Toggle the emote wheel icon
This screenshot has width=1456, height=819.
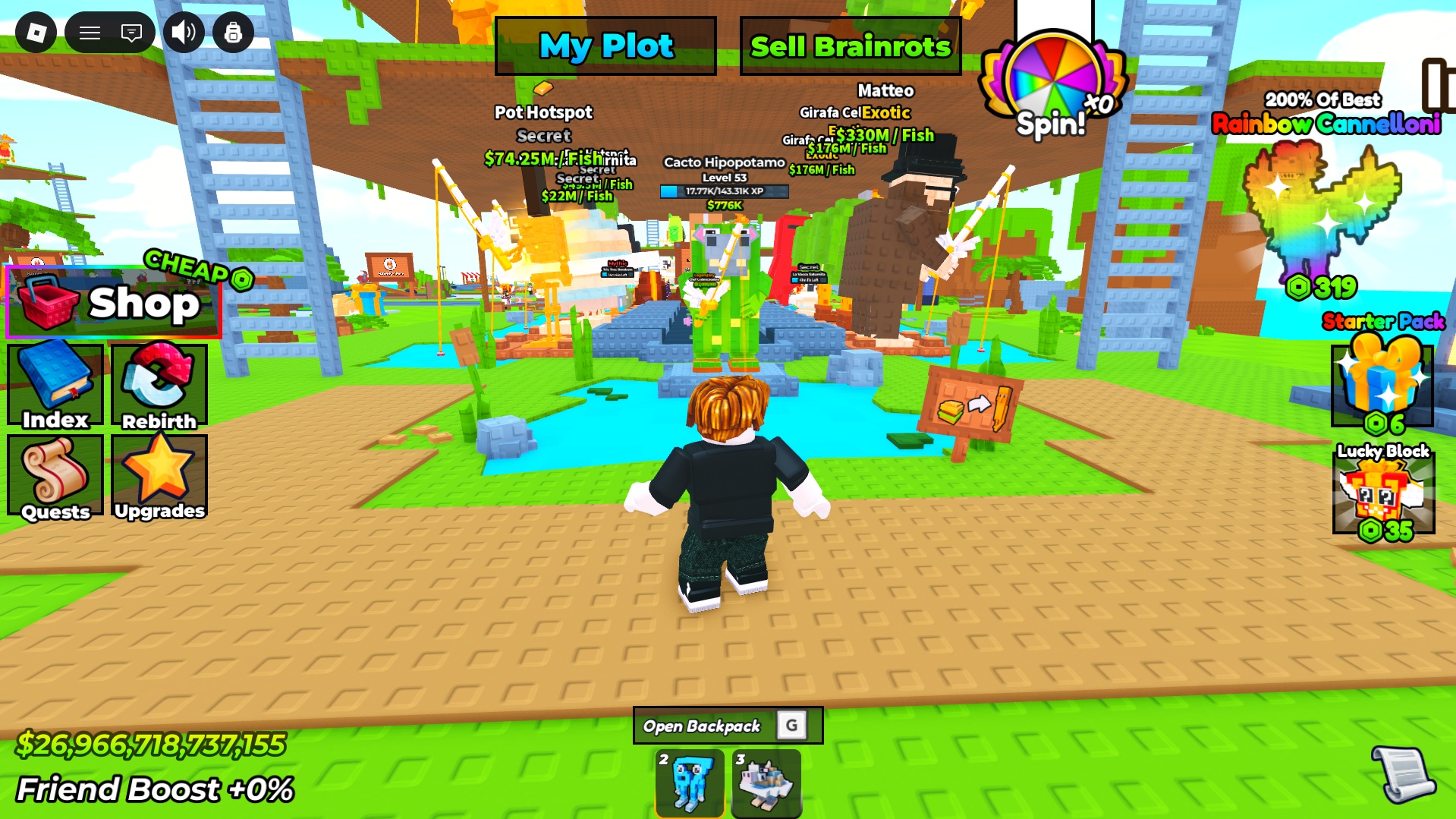tap(234, 33)
